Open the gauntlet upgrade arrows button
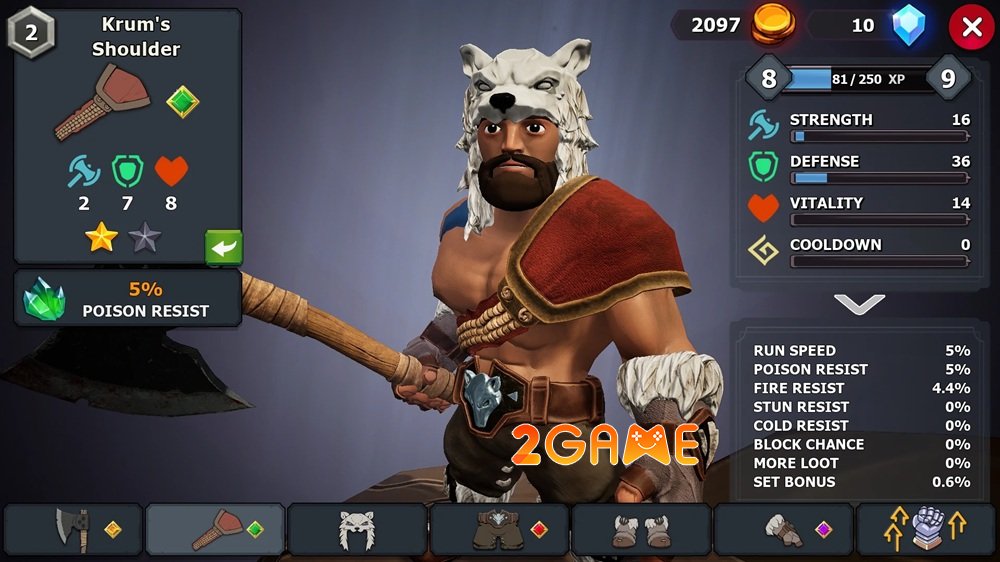 click(926, 529)
